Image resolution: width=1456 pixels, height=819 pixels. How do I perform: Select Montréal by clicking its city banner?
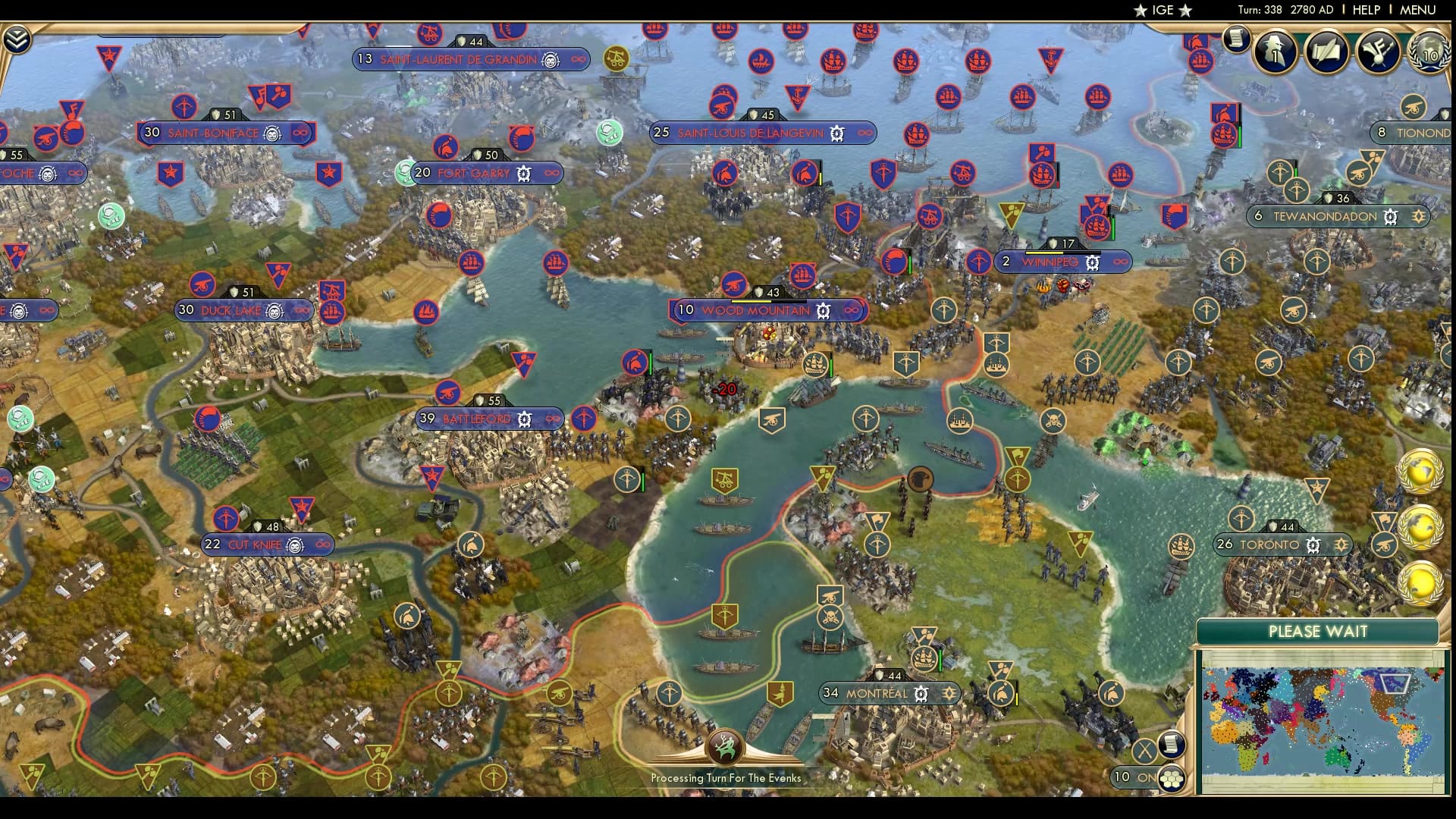coord(880,693)
